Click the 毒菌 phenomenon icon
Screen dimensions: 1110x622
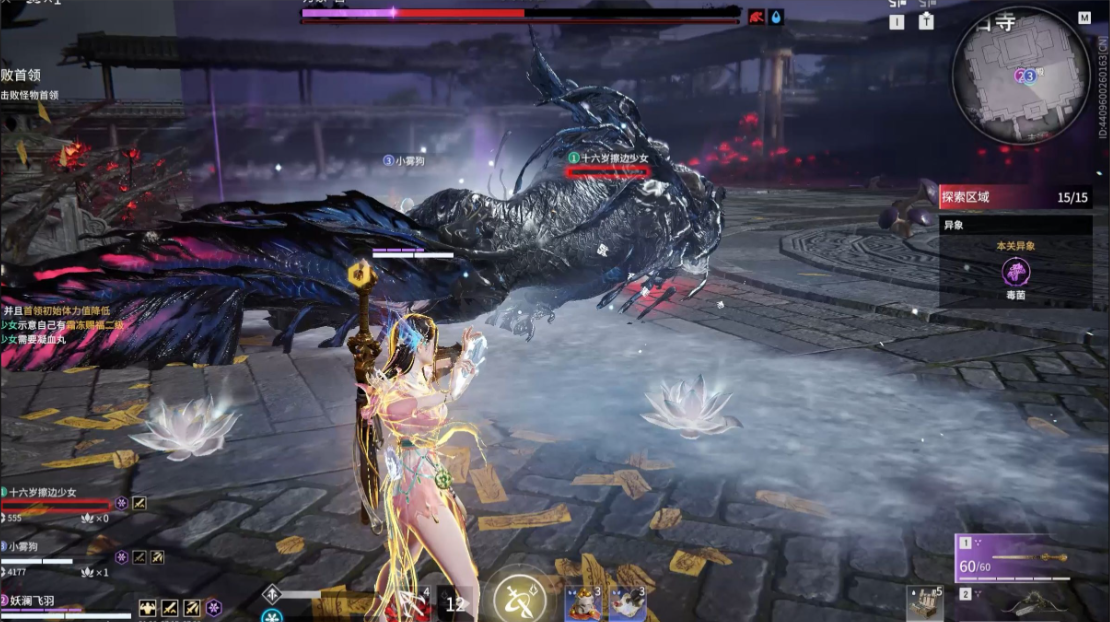[1016, 272]
